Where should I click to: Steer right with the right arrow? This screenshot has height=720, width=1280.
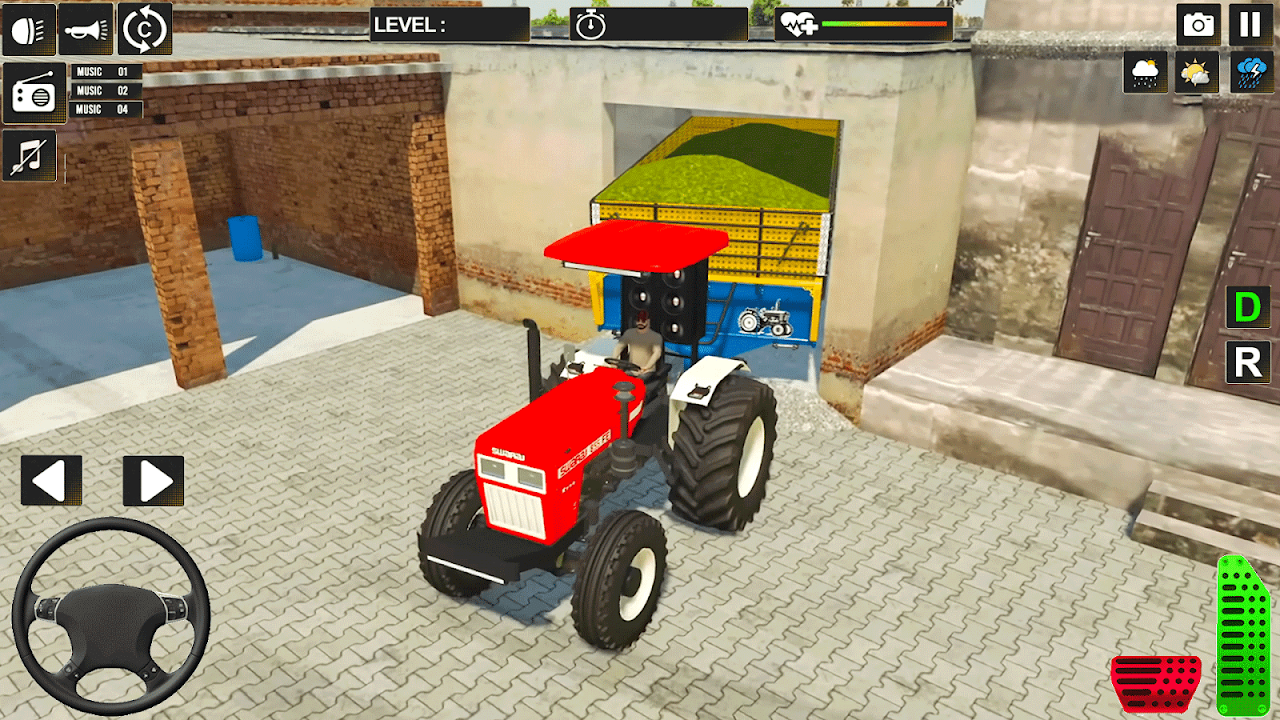[x=153, y=481]
